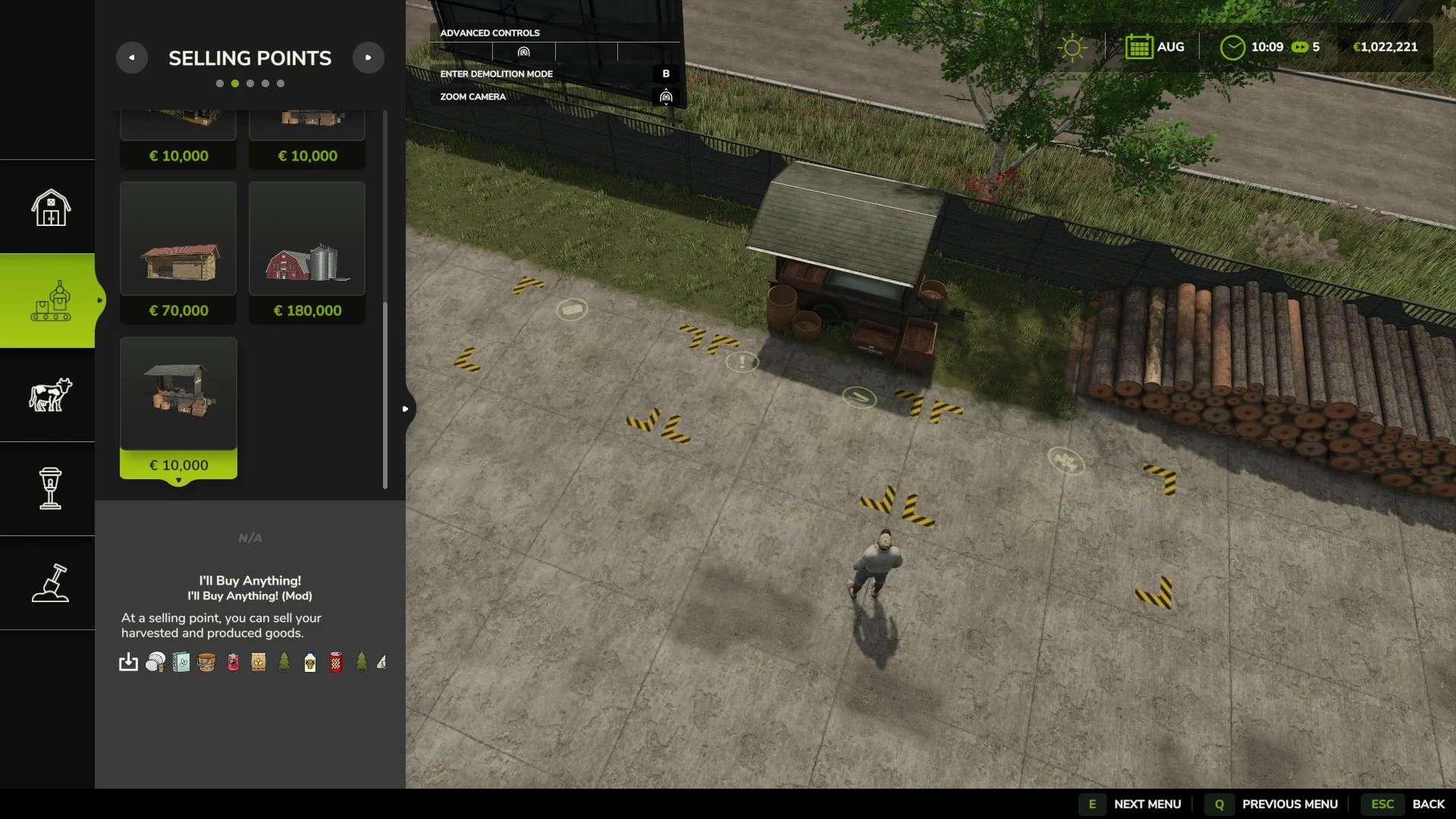Select the production conveyor category tab
This screenshot has width=1456, height=819.
point(50,301)
